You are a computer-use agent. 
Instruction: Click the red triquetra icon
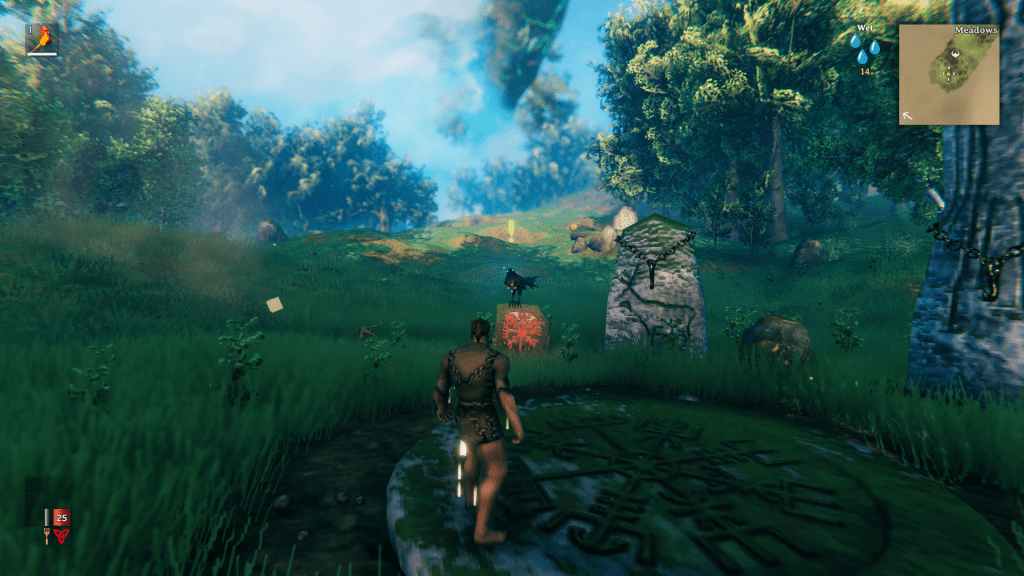pyautogui.click(x=63, y=535)
